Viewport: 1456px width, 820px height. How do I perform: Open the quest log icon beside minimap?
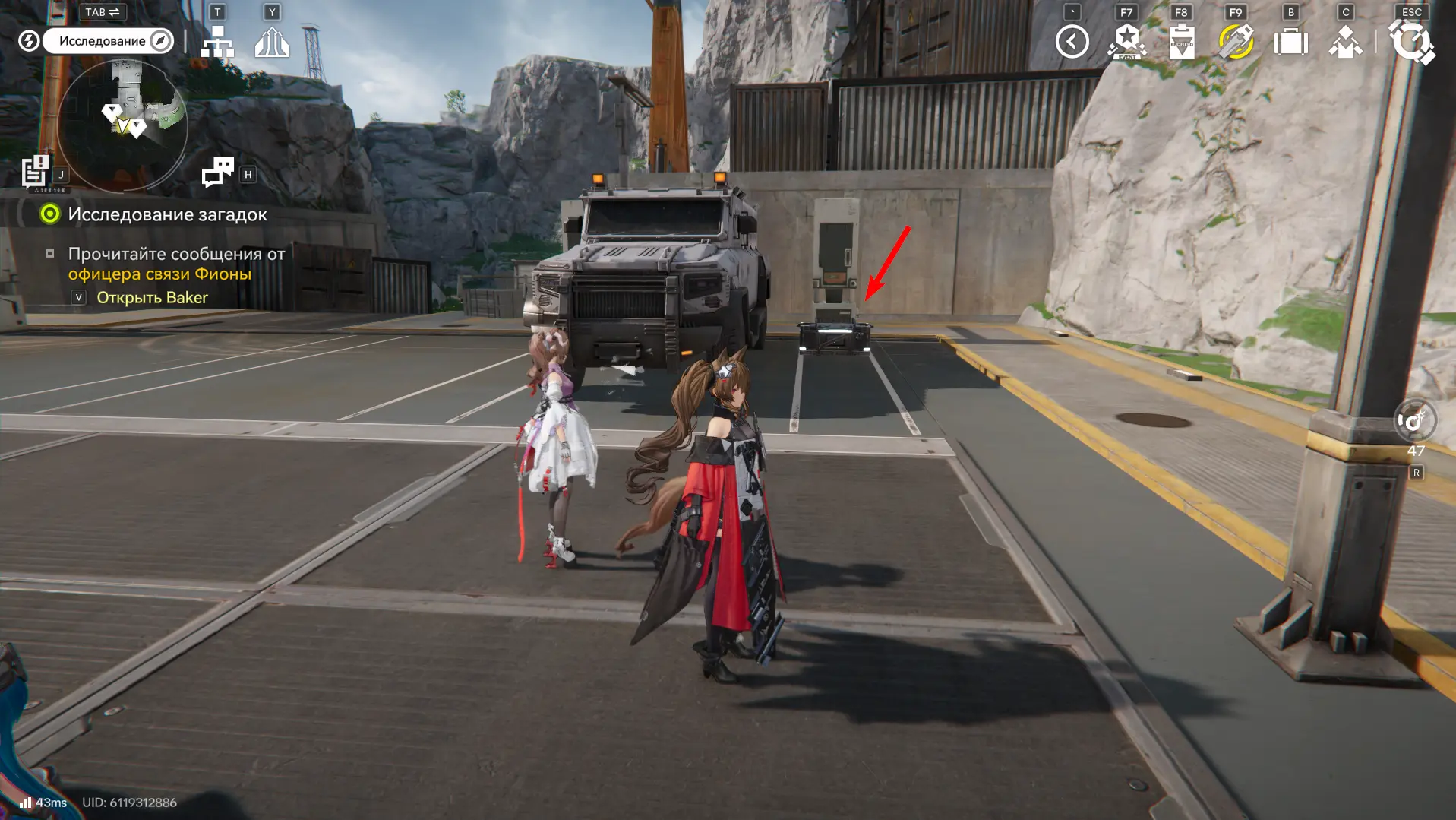tap(35, 172)
